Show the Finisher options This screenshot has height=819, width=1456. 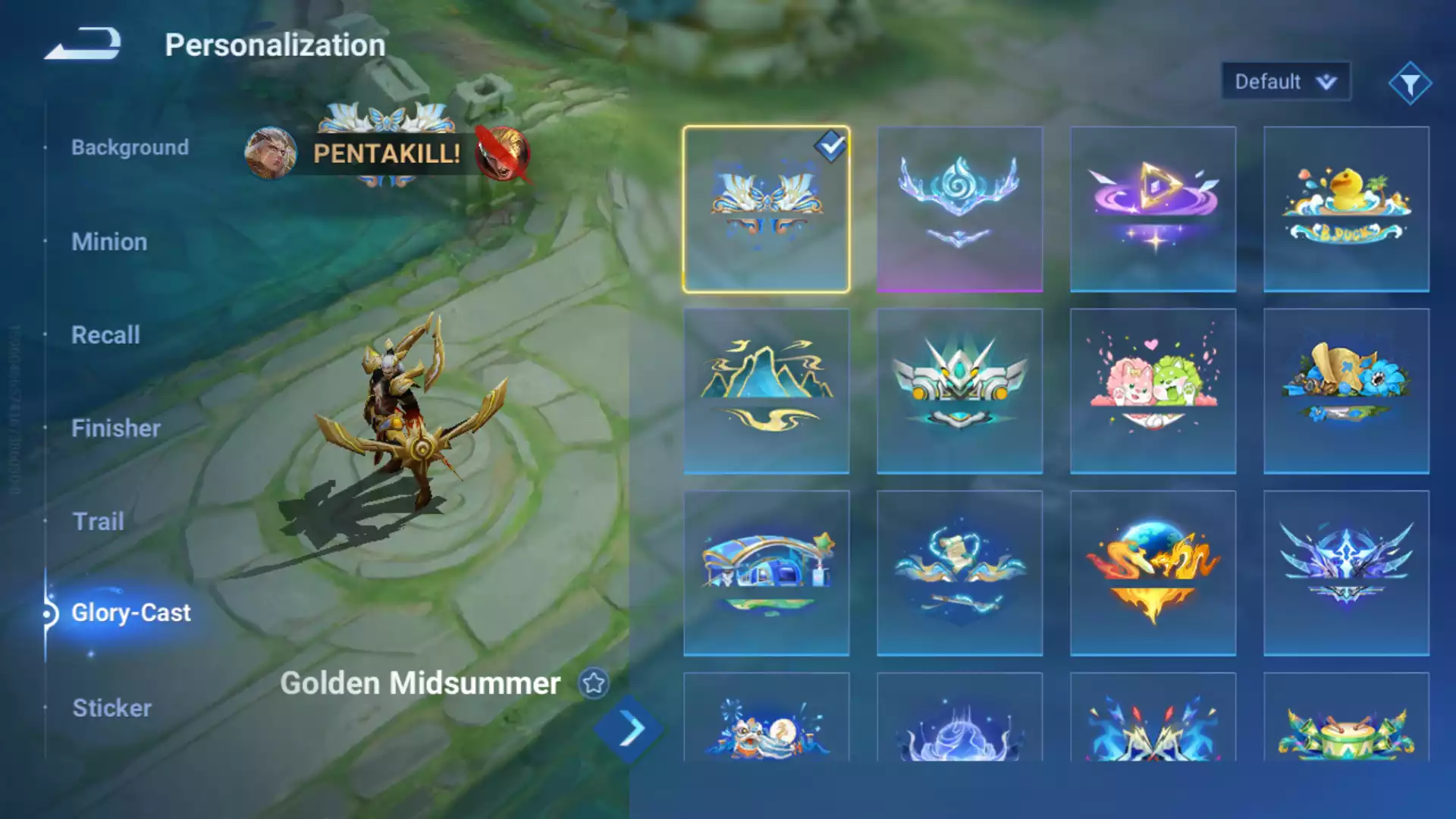tap(115, 428)
